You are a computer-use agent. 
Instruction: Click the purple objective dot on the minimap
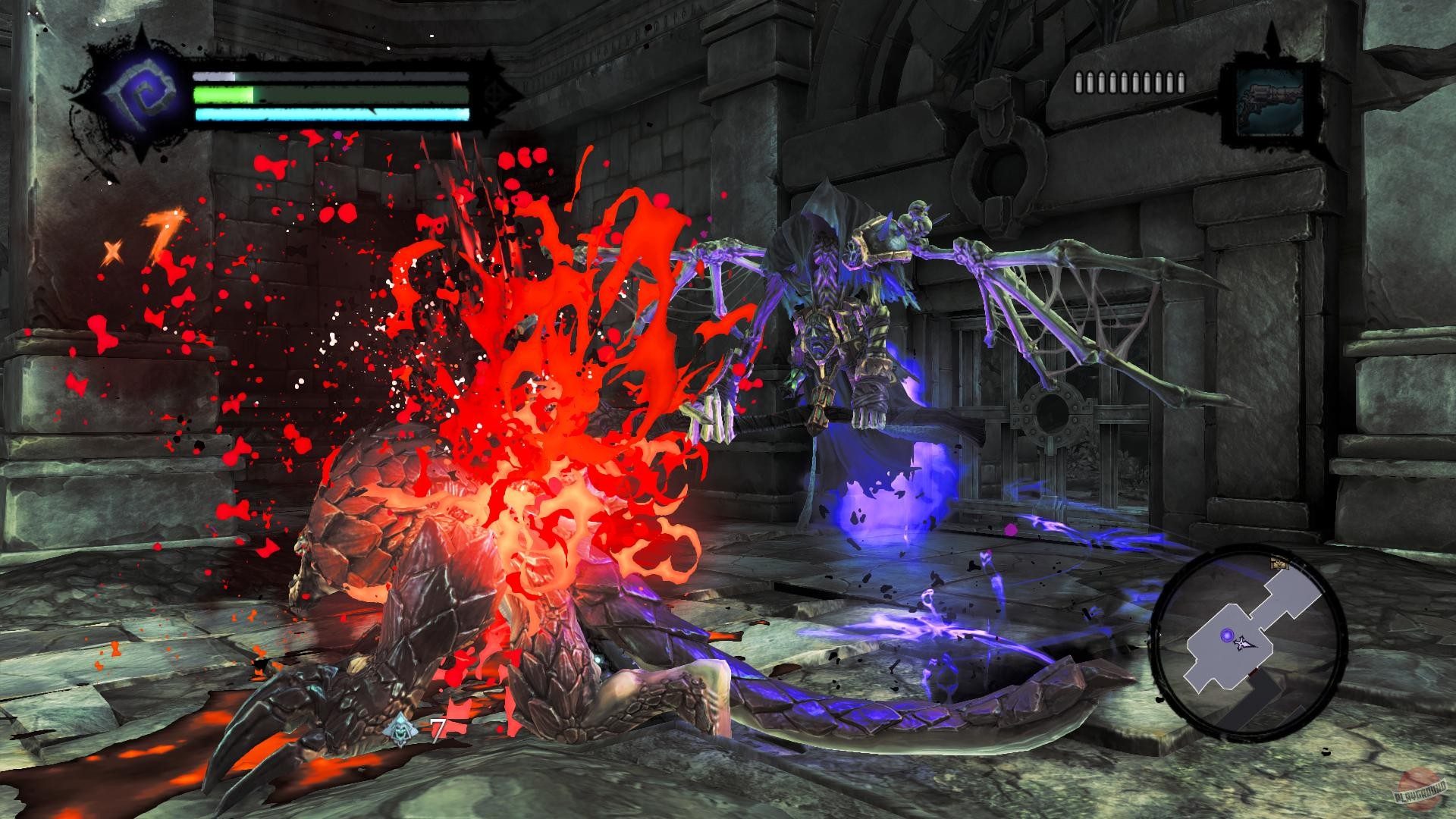point(1227,635)
